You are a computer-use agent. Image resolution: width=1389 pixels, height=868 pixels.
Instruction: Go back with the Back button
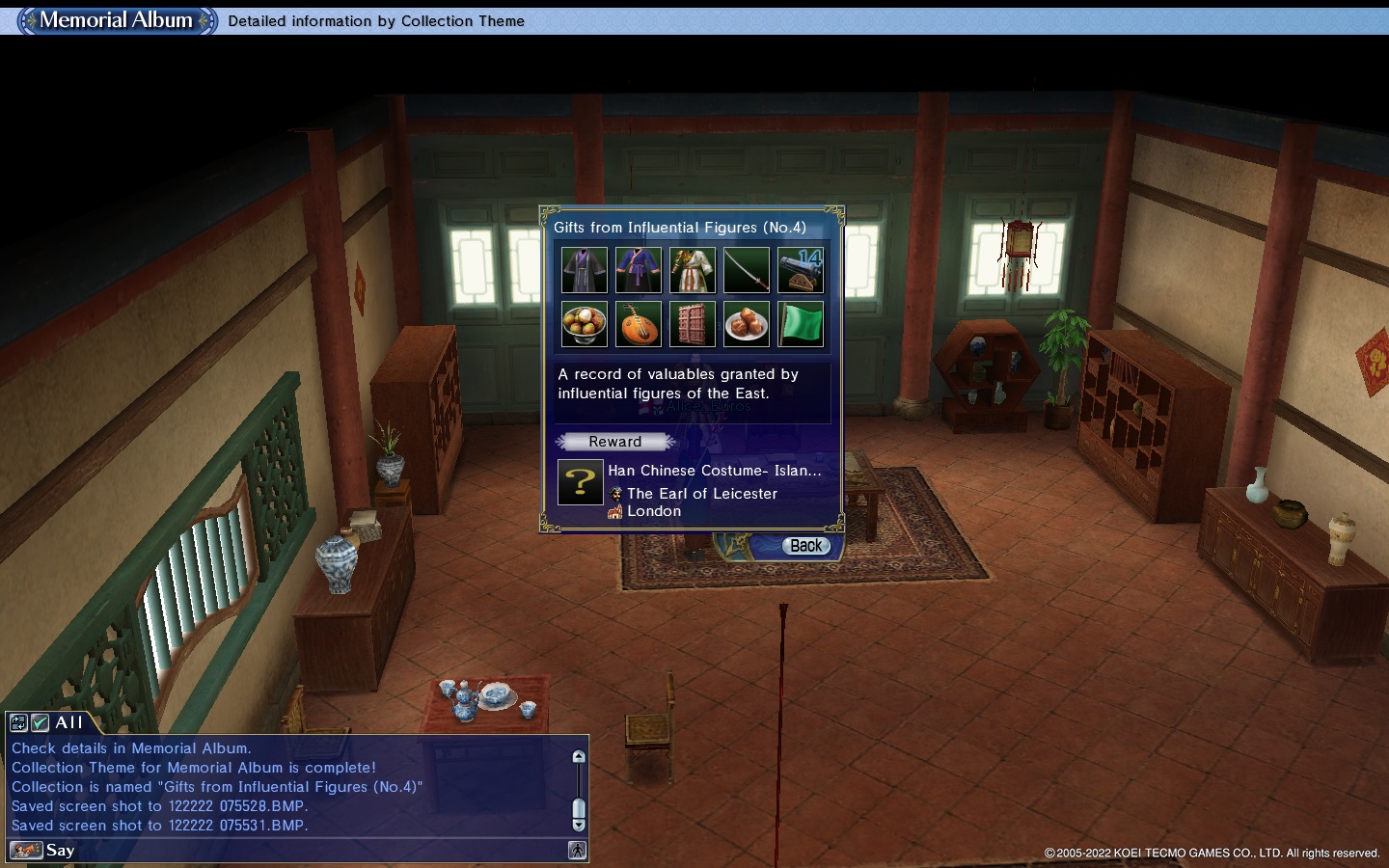[805, 546]
